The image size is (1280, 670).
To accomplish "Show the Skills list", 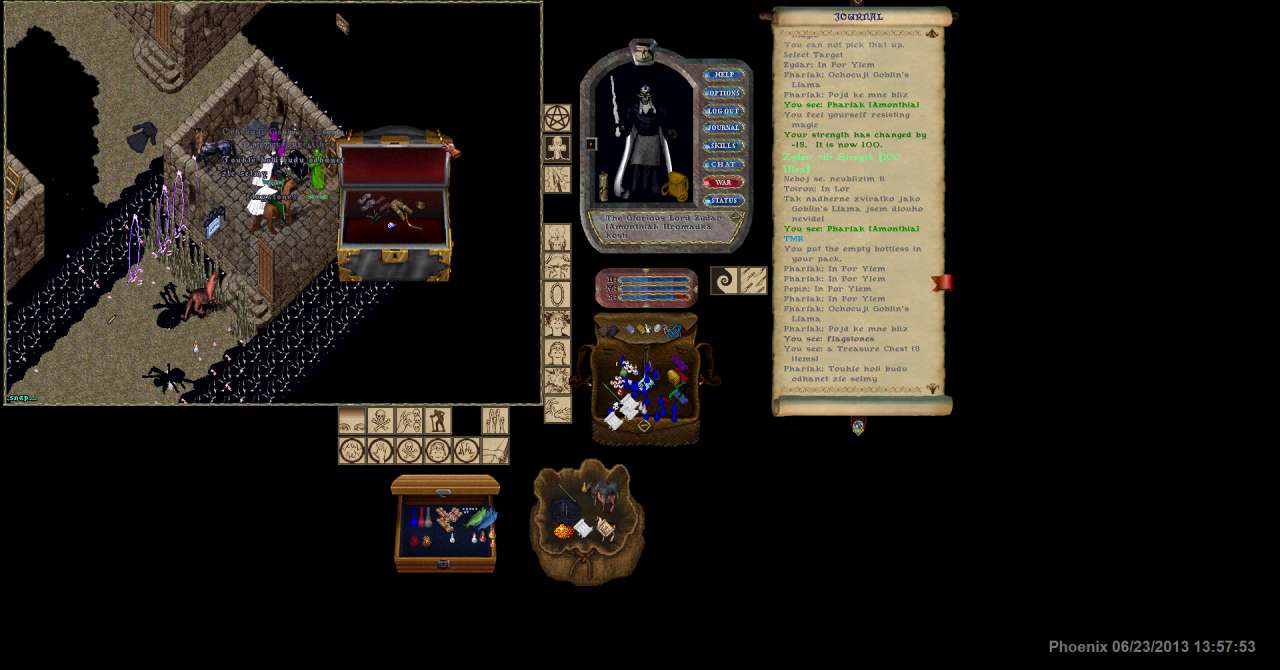I will tap(723, 146).
